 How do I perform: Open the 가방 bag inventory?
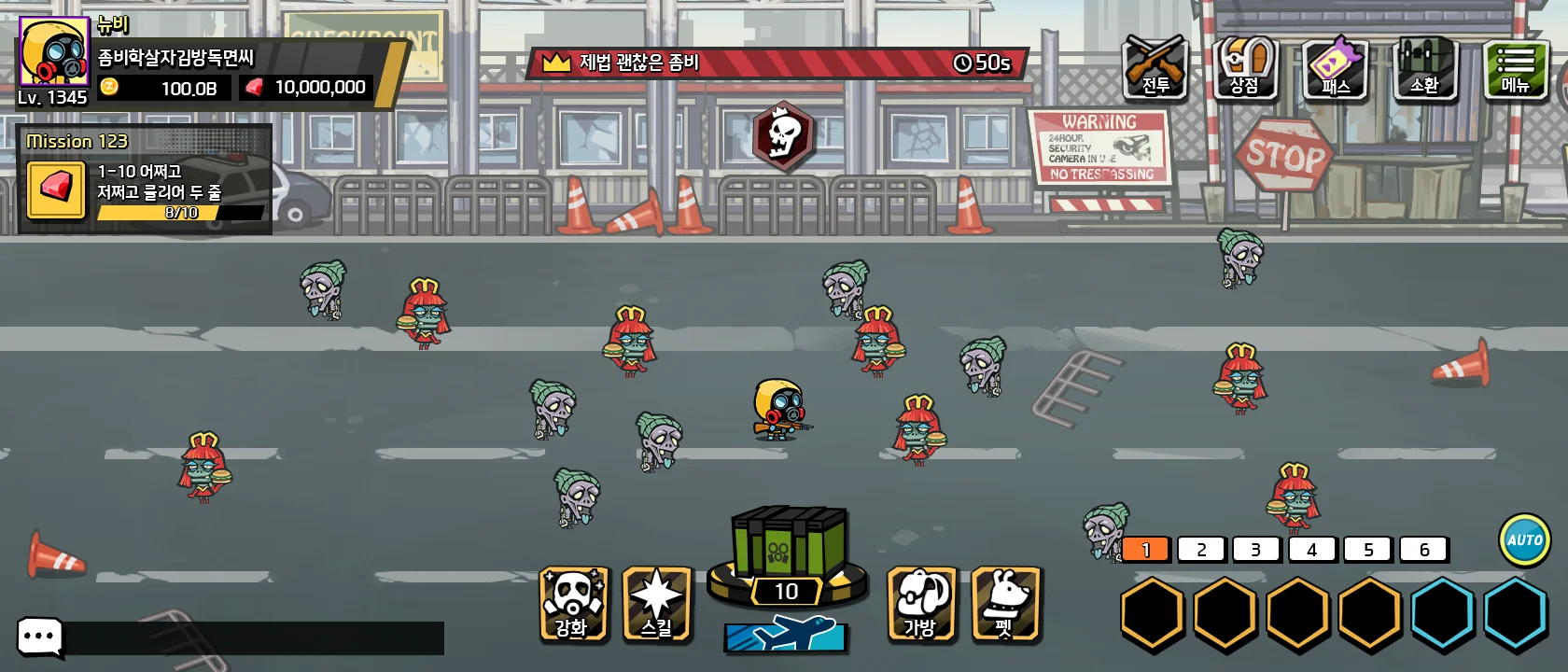coord(920,604)
